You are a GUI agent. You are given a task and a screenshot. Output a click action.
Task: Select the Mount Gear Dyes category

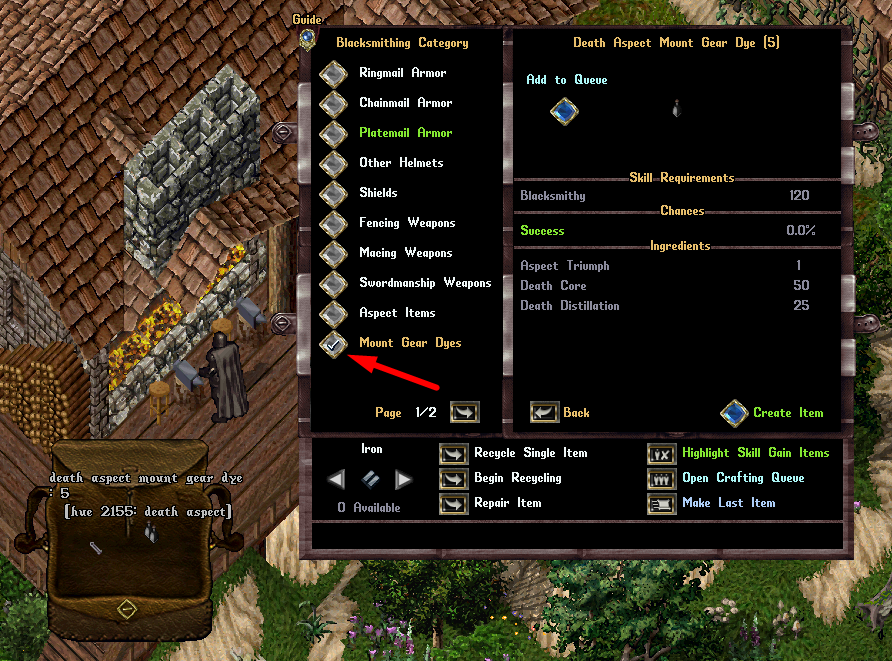click(333, 344)
